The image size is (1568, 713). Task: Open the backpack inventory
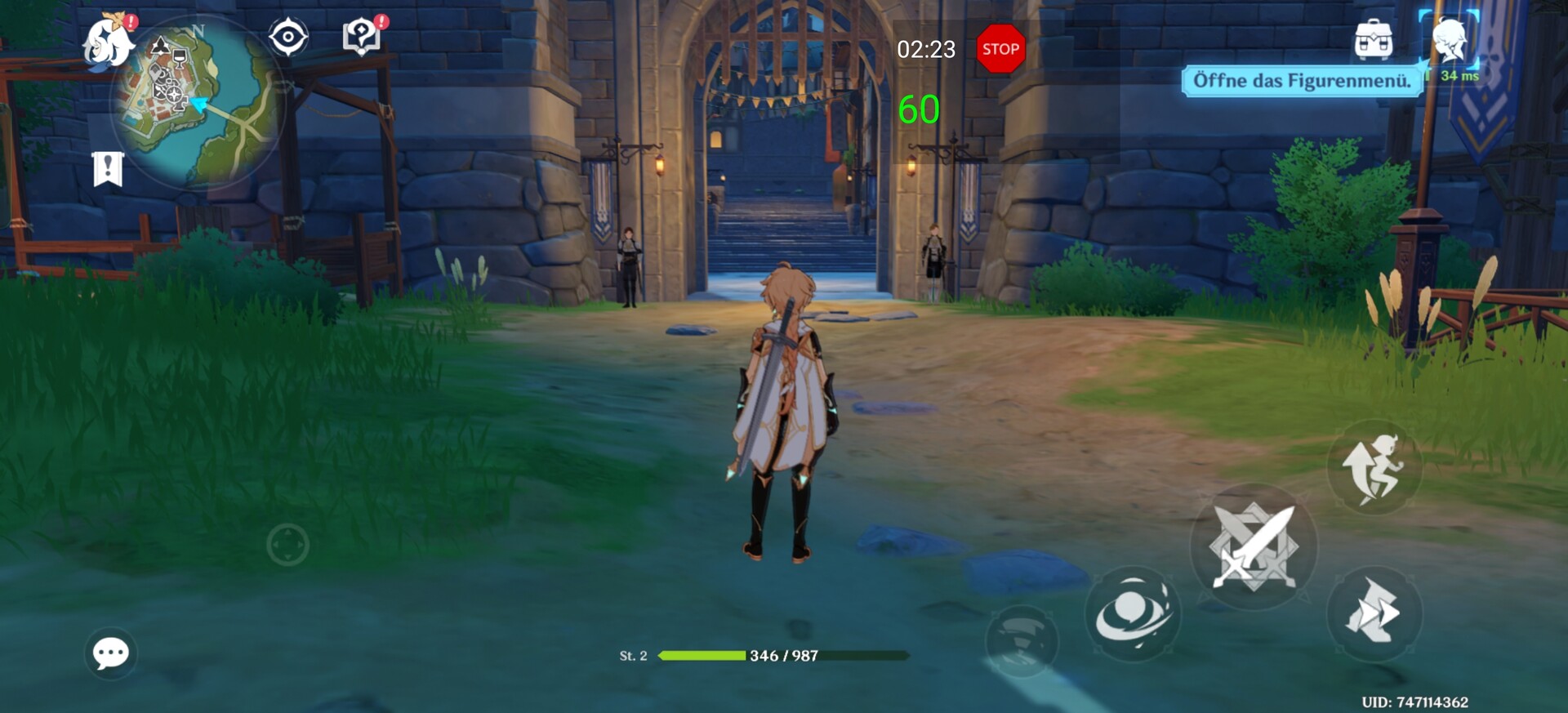pyautogui.click(x=1373, y=39)
